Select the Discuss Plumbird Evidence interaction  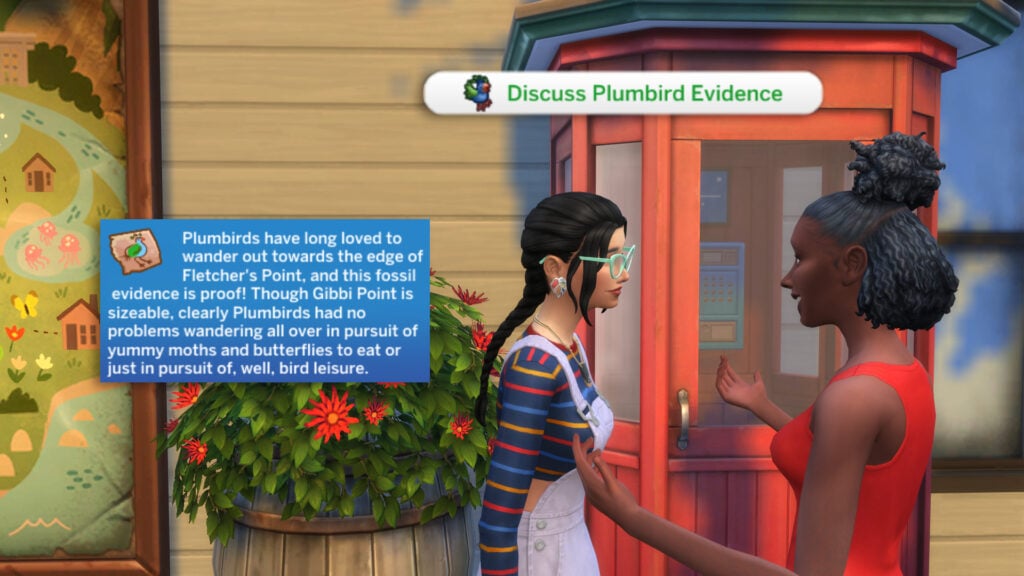click(x=623, y=93)
